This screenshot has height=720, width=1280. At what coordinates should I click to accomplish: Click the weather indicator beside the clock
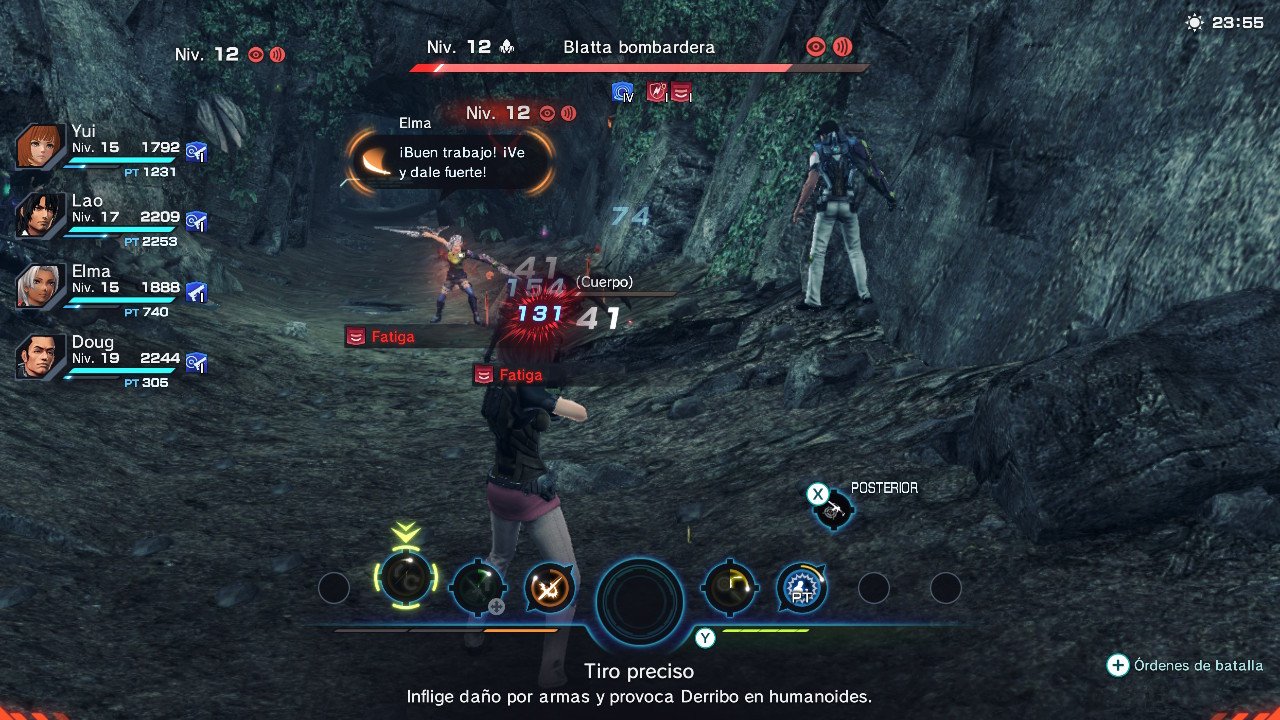pos(1194,21)
